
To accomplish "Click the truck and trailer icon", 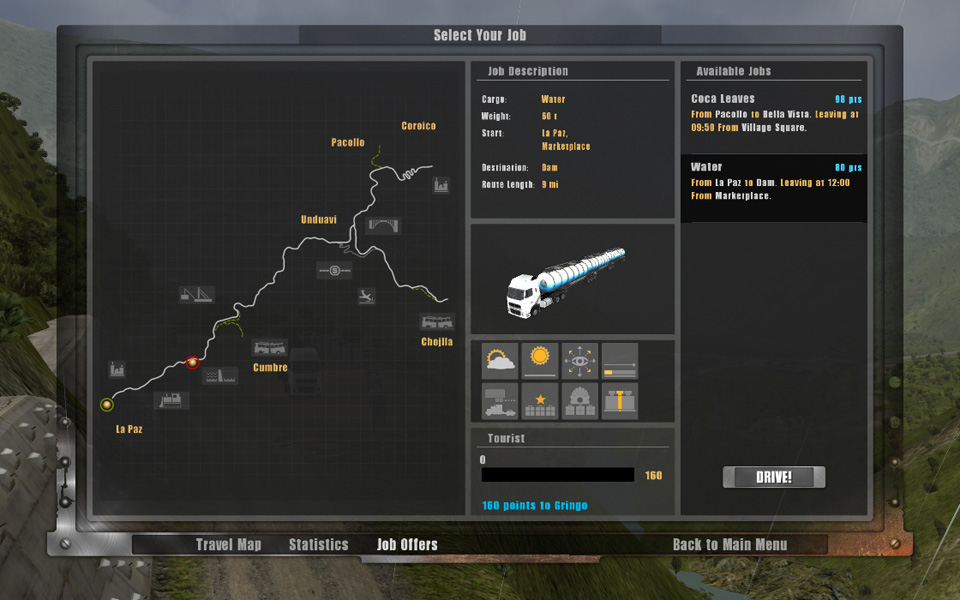I will tap(500, 401).
